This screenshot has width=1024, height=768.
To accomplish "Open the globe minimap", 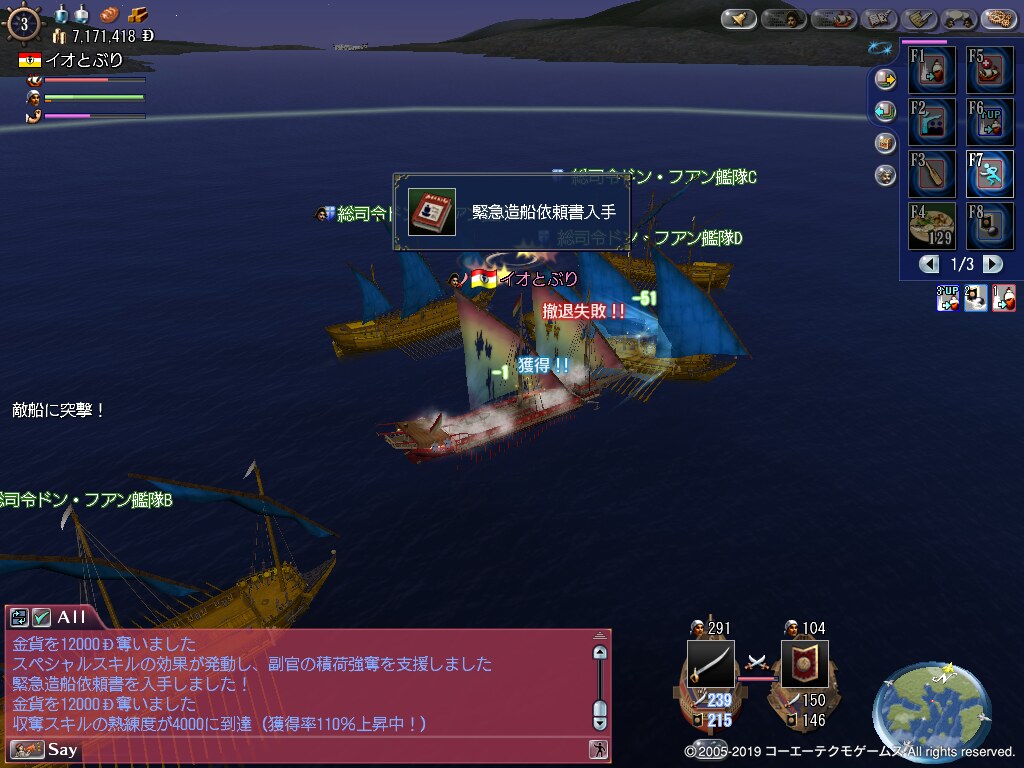I will 931,708.
